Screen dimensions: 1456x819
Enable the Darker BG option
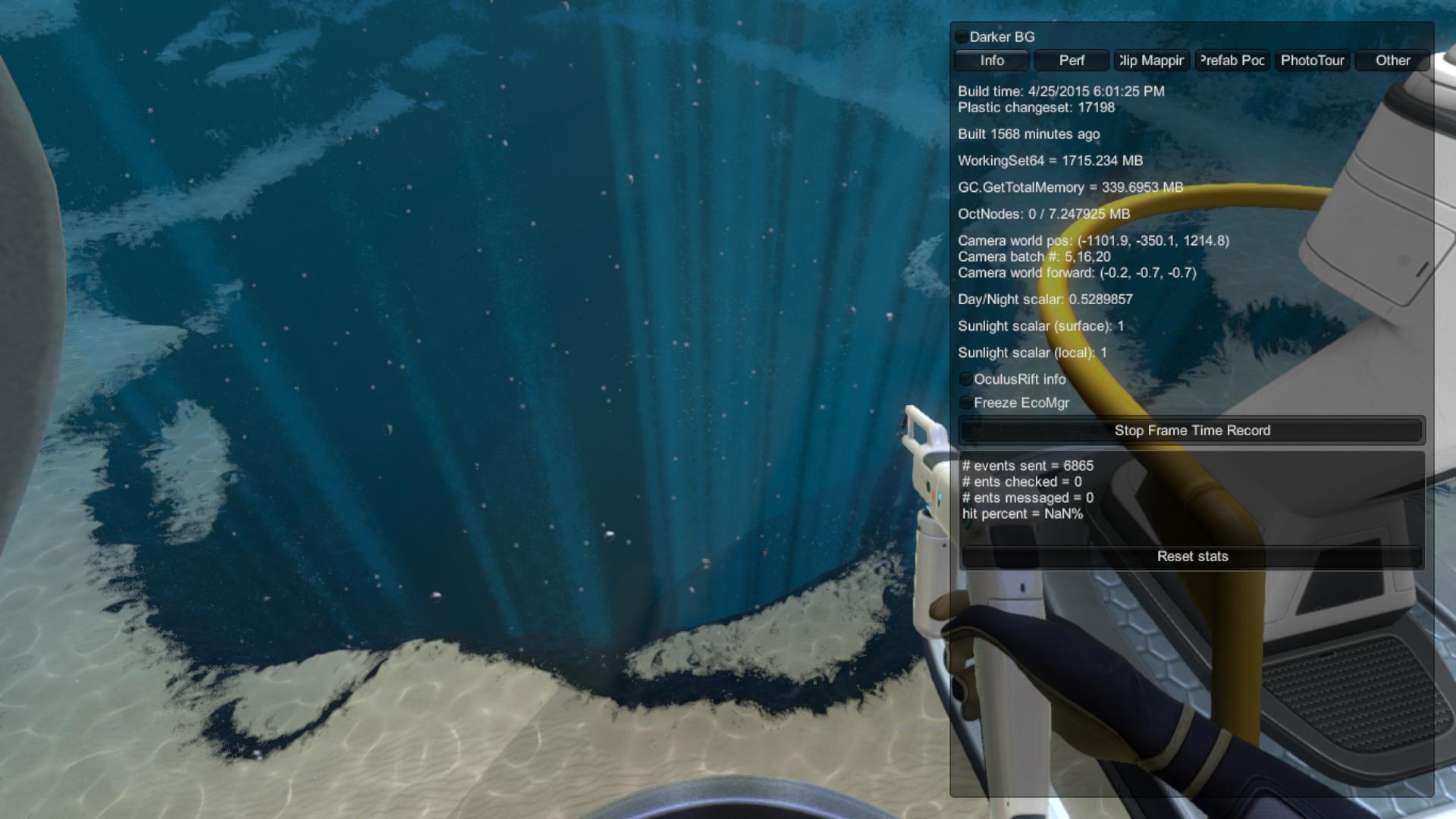click(962, 36)
